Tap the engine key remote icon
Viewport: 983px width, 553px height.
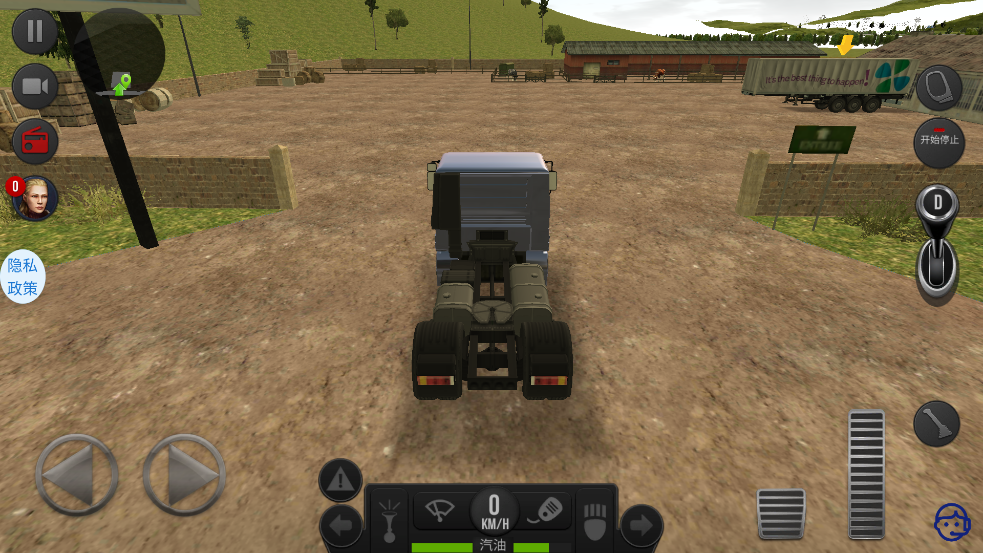(x=546, y=509)
